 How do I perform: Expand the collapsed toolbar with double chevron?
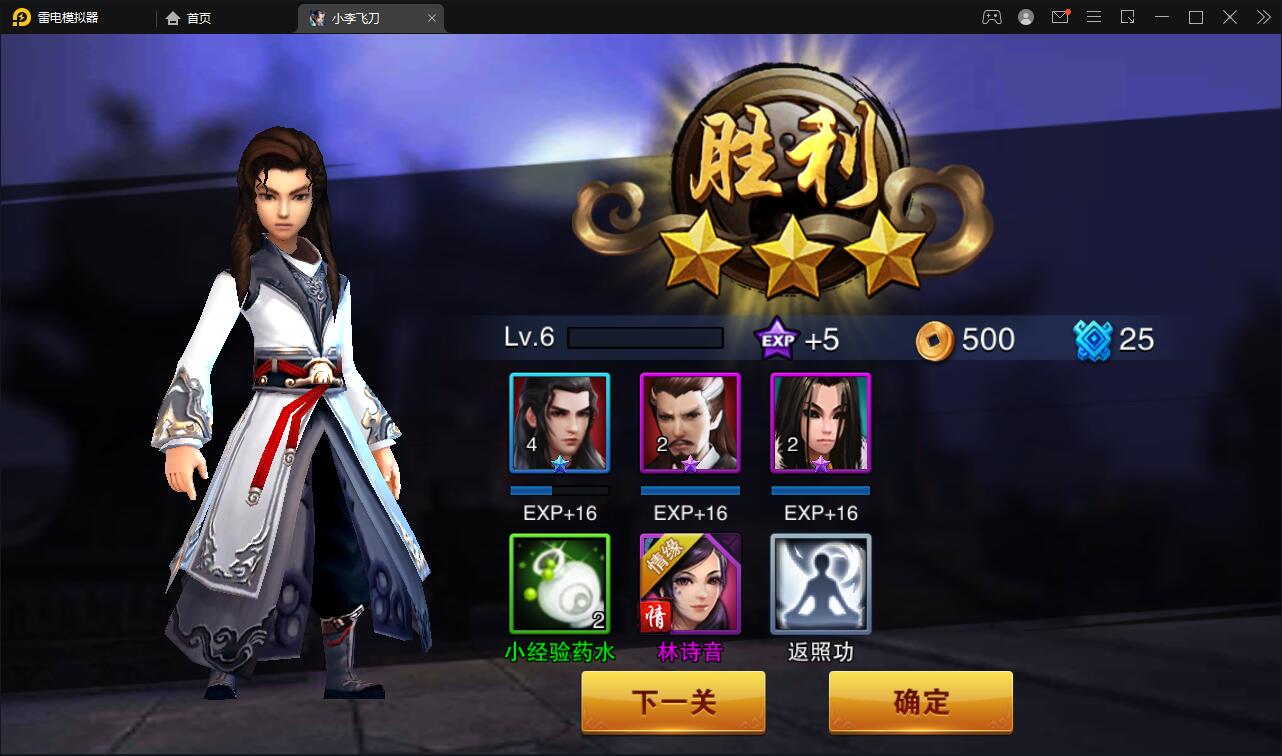(1262, 17)
